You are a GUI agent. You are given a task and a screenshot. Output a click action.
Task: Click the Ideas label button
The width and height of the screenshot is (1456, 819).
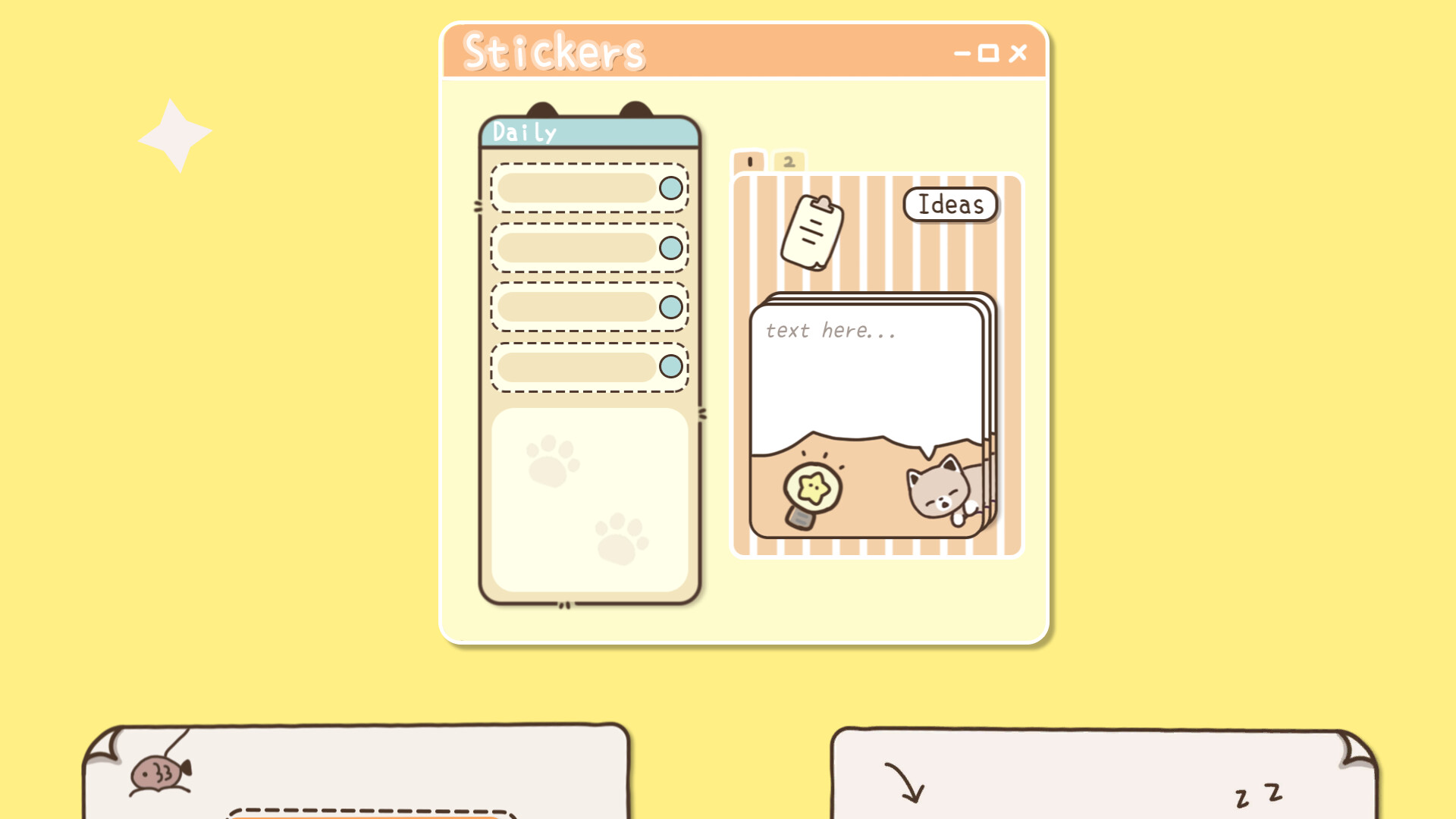[x=949, y=205]
